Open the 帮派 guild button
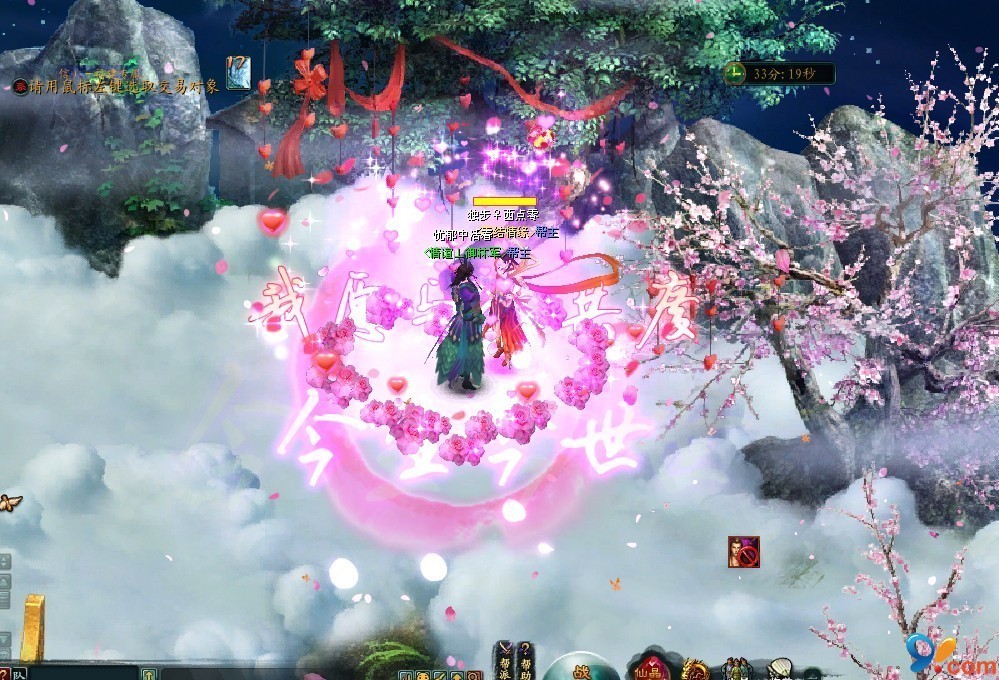 505,659
